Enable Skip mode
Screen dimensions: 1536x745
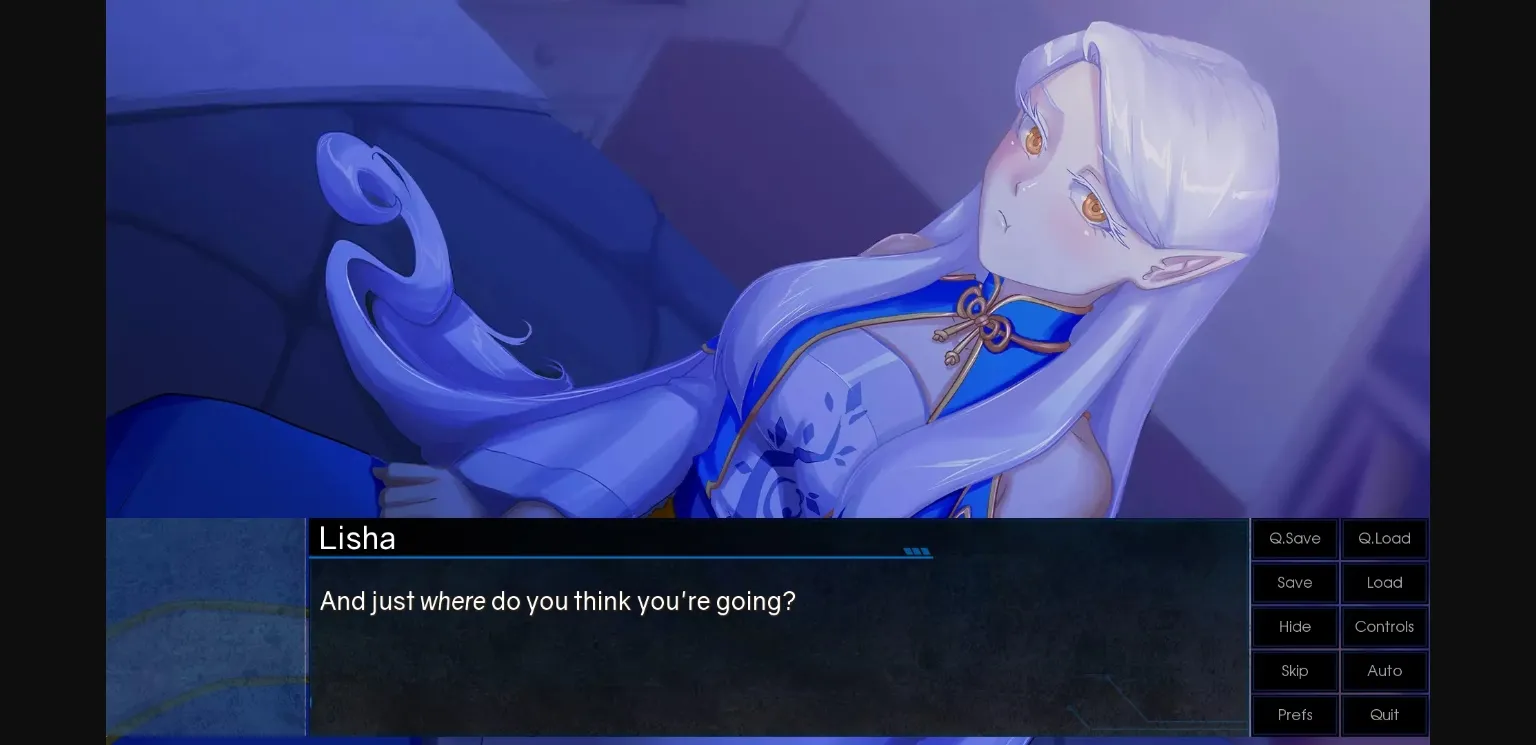[x=1294, y=671]
